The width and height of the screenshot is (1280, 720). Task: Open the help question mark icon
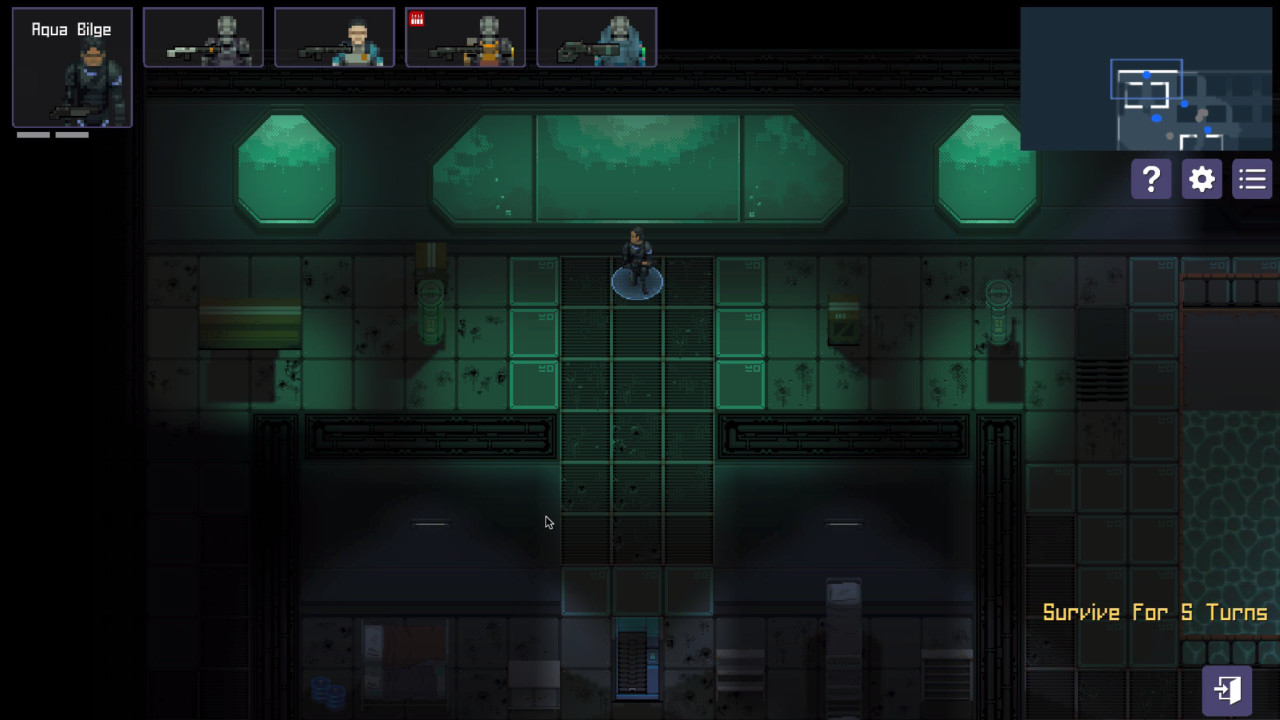1150,179
